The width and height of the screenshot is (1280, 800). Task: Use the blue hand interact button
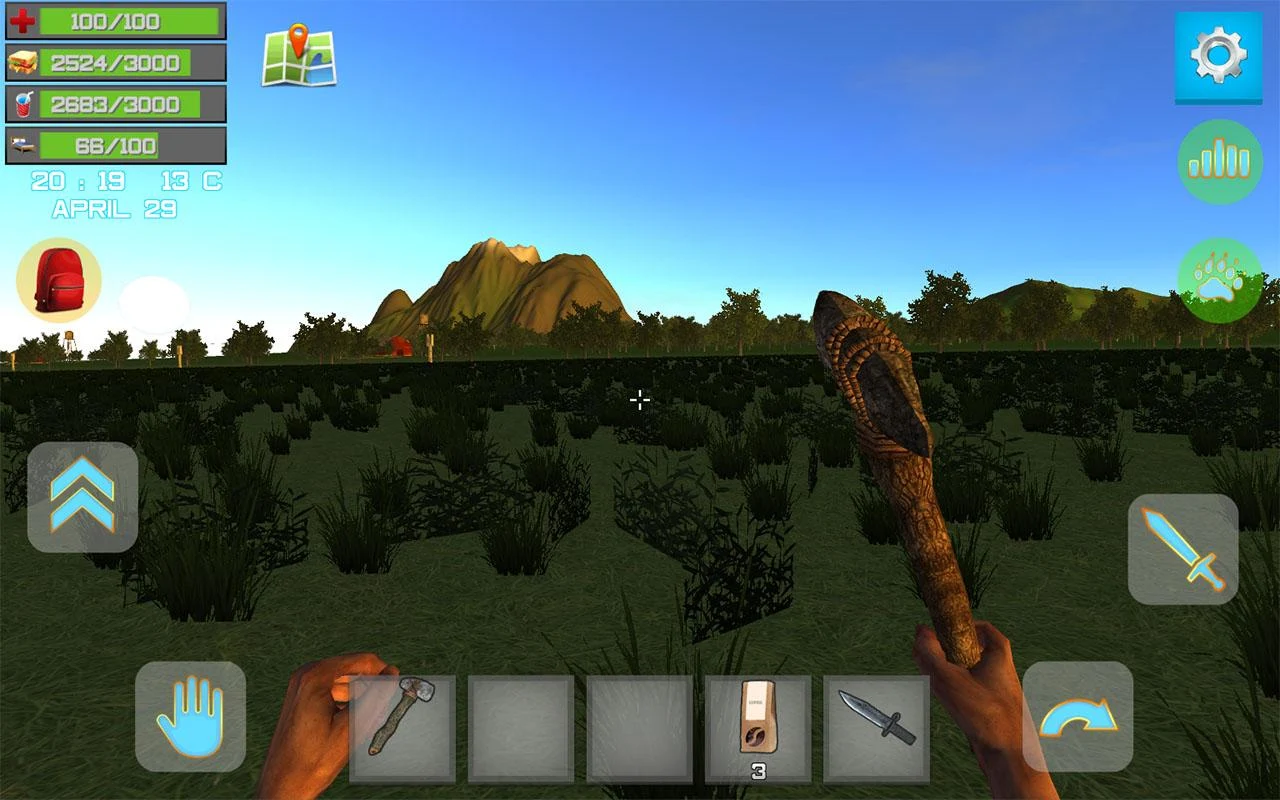point(190,716)
